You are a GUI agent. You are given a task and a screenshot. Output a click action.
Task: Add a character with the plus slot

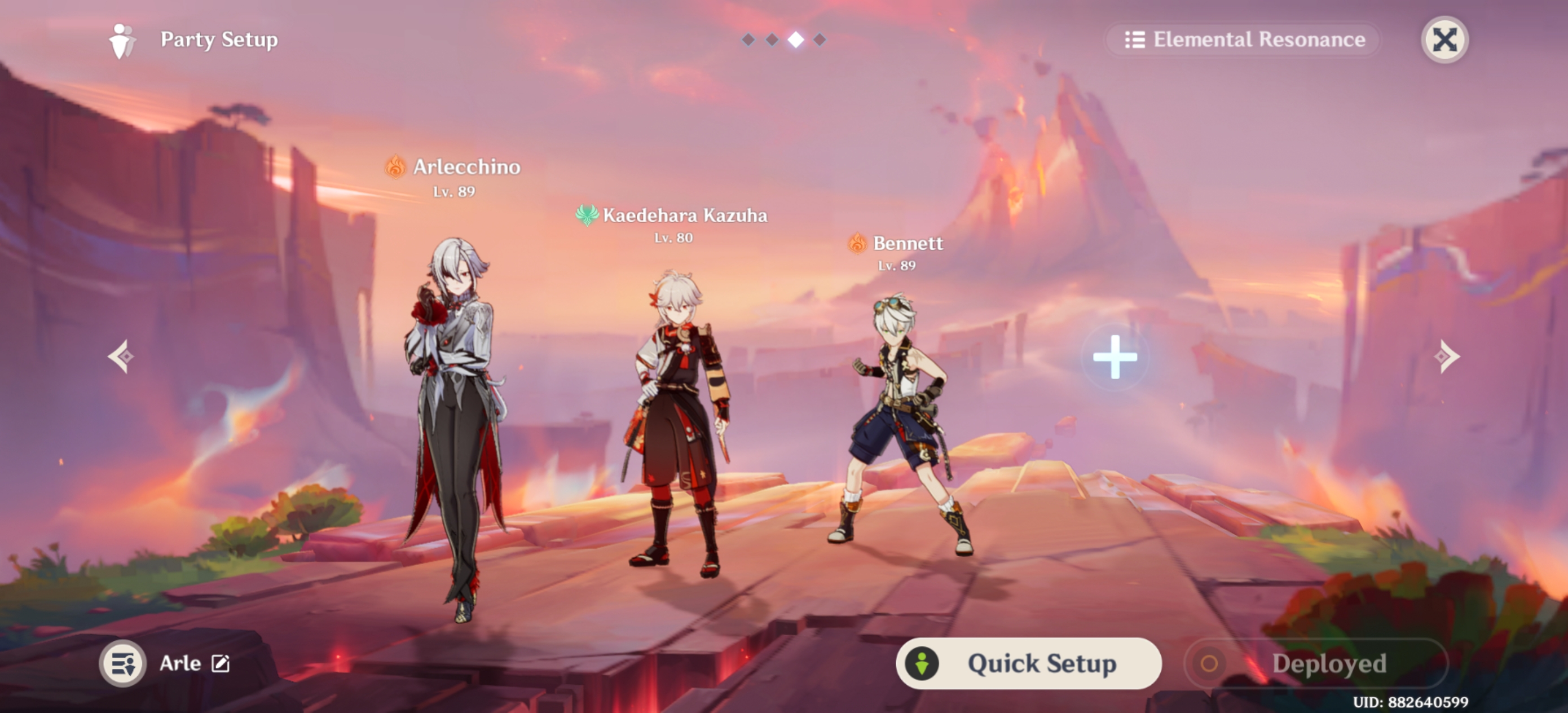pos(1115,358)
